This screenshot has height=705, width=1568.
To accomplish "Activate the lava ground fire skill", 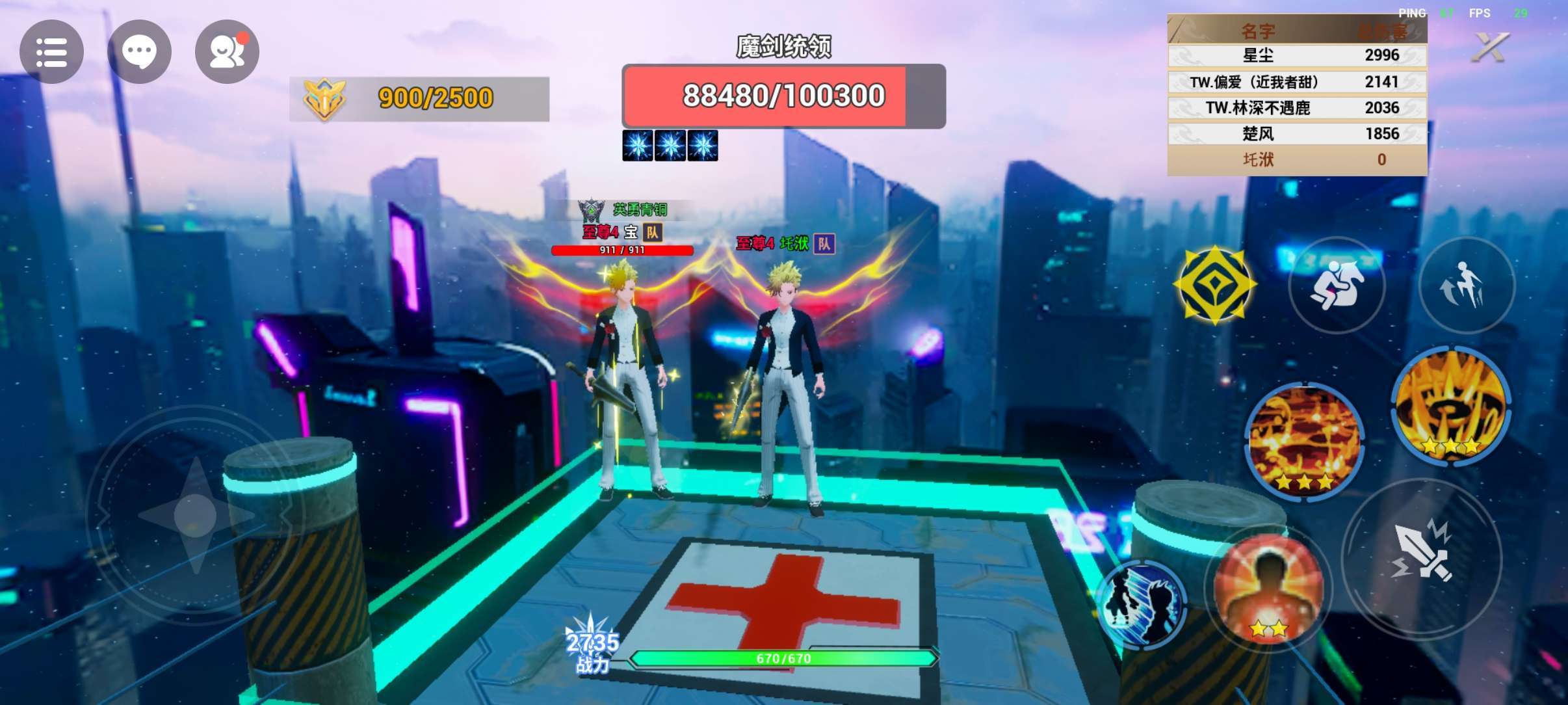I will [1304, 440].
